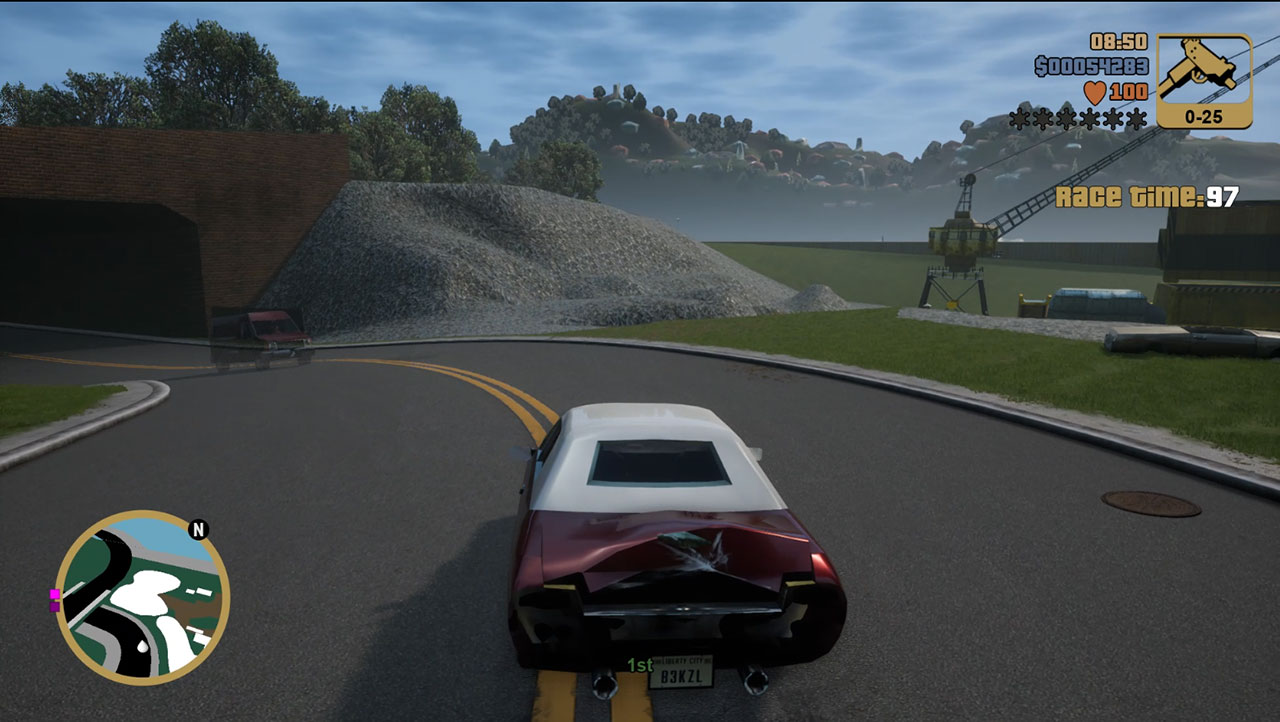Click the last wanted level star
Viewport: 1280px width, 722px height.
(1135, 119)
